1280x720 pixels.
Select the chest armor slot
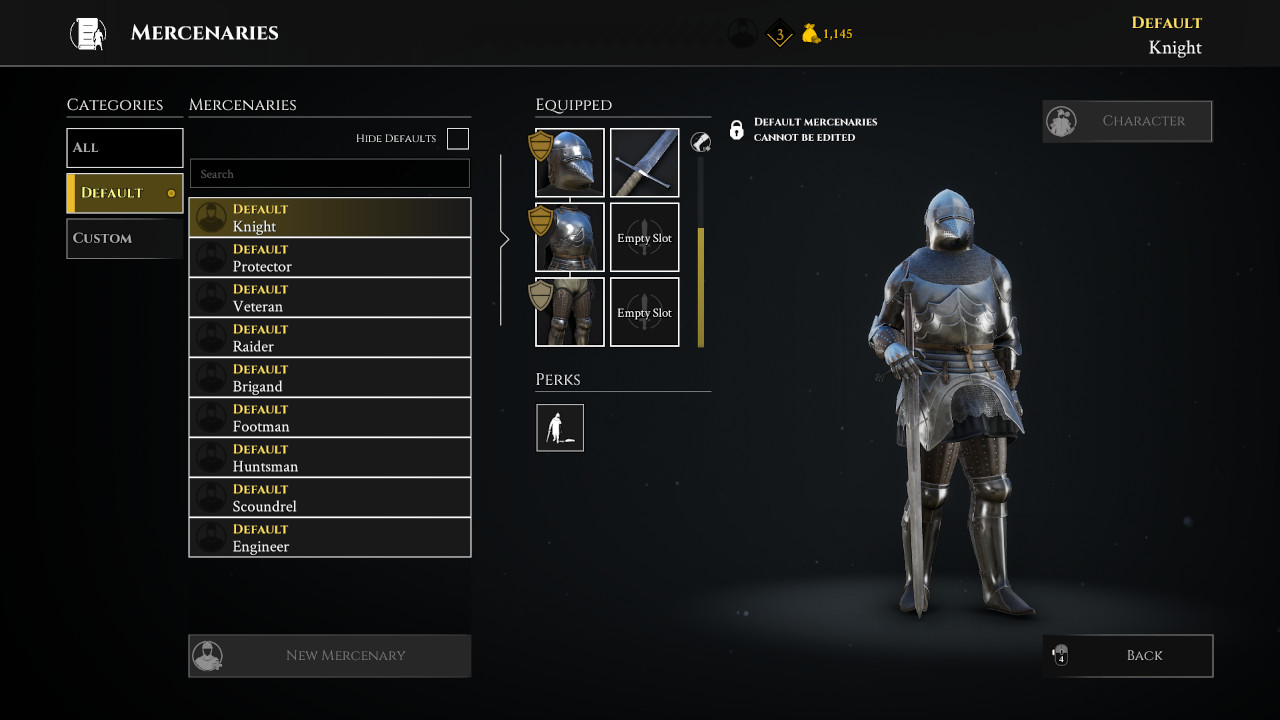coord(570,238)
